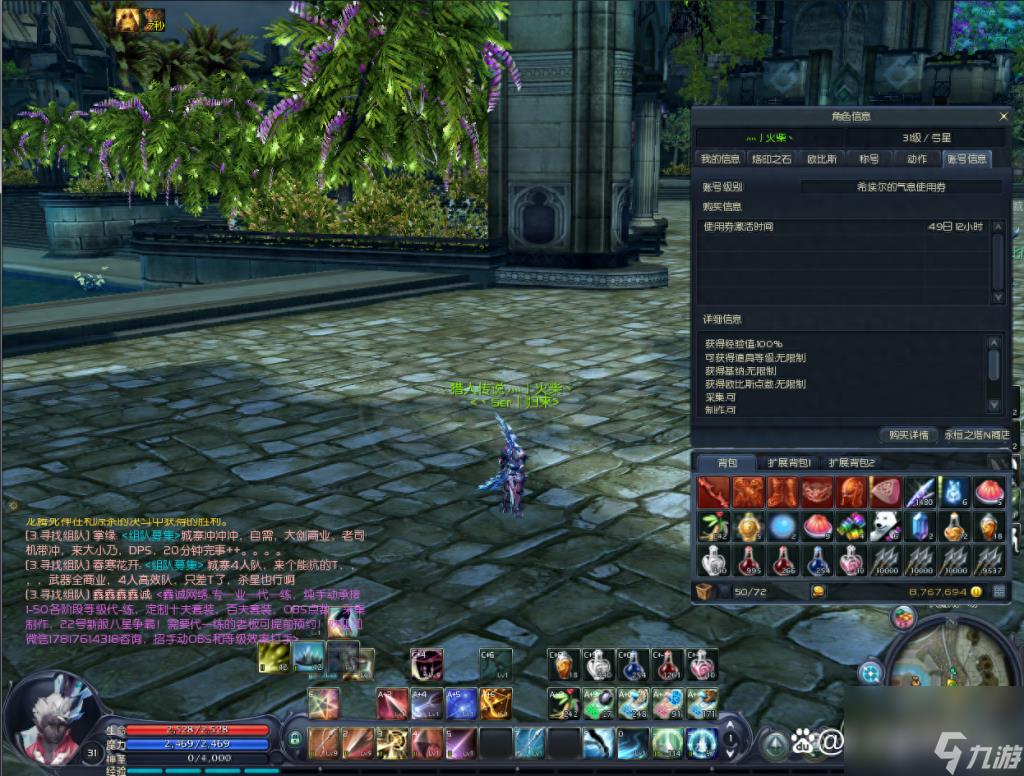Open the 扩展背包2 bag tab
This screenshot has height=776, width=1024.
(x=854, y=462)
